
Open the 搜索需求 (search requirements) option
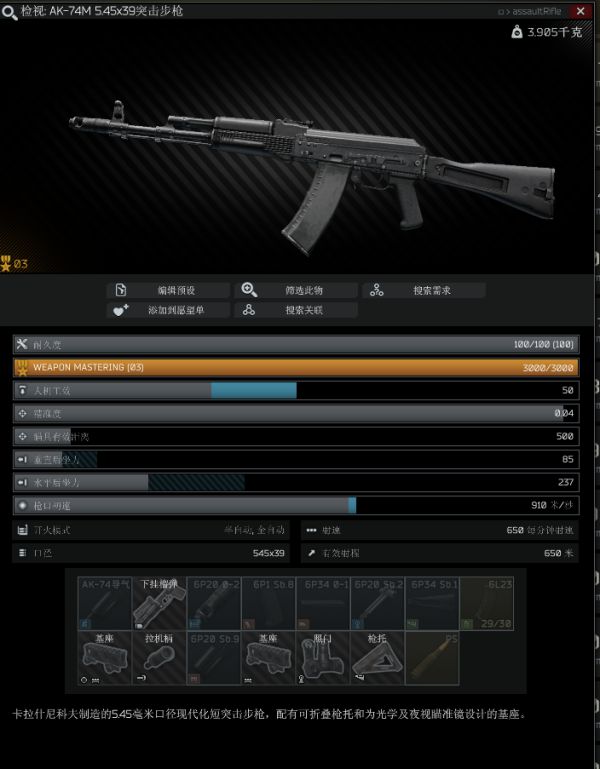click(424, 290)
